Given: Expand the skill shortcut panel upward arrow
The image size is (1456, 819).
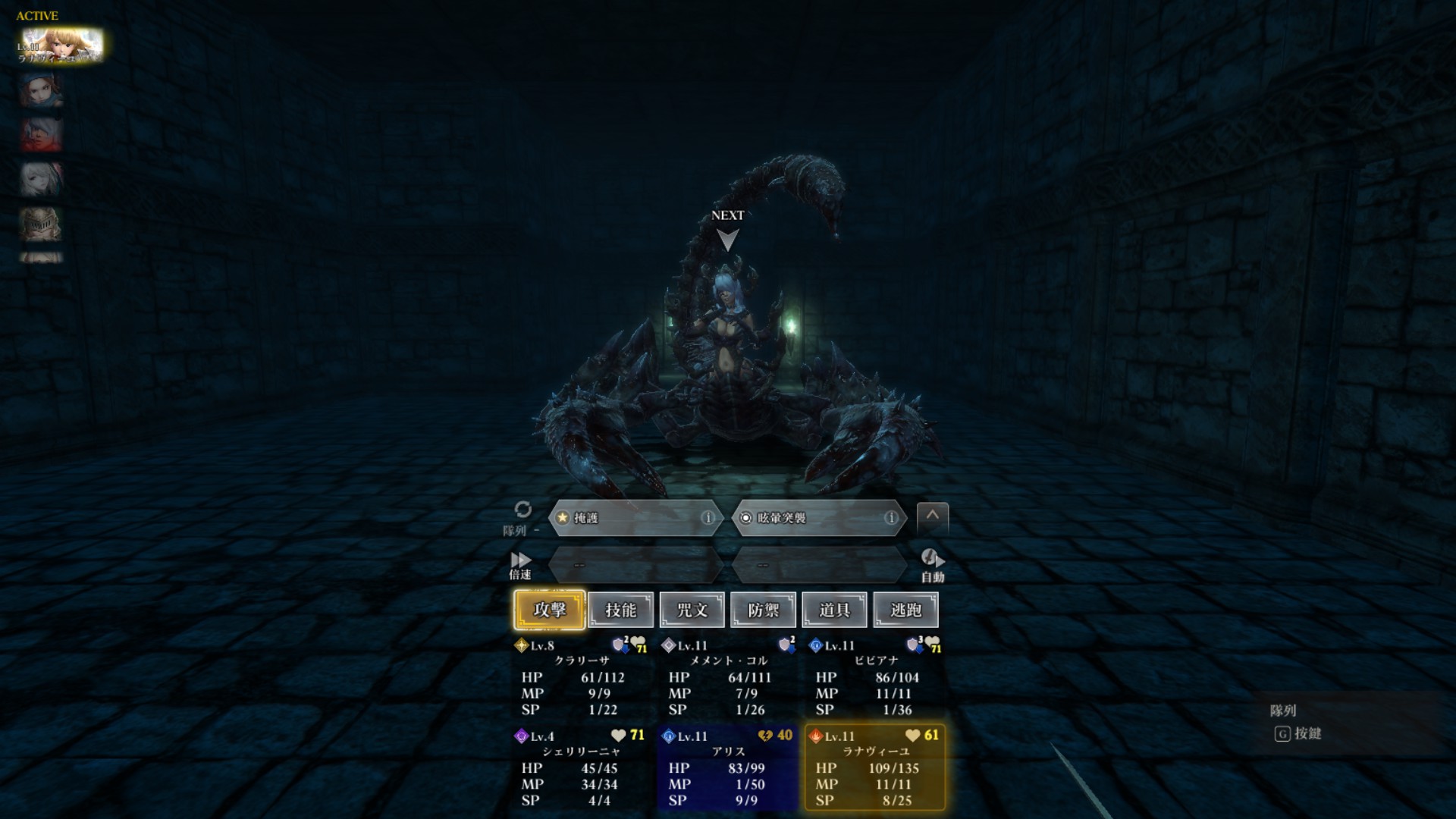Looking at the screenshot, I should point(932,516).
